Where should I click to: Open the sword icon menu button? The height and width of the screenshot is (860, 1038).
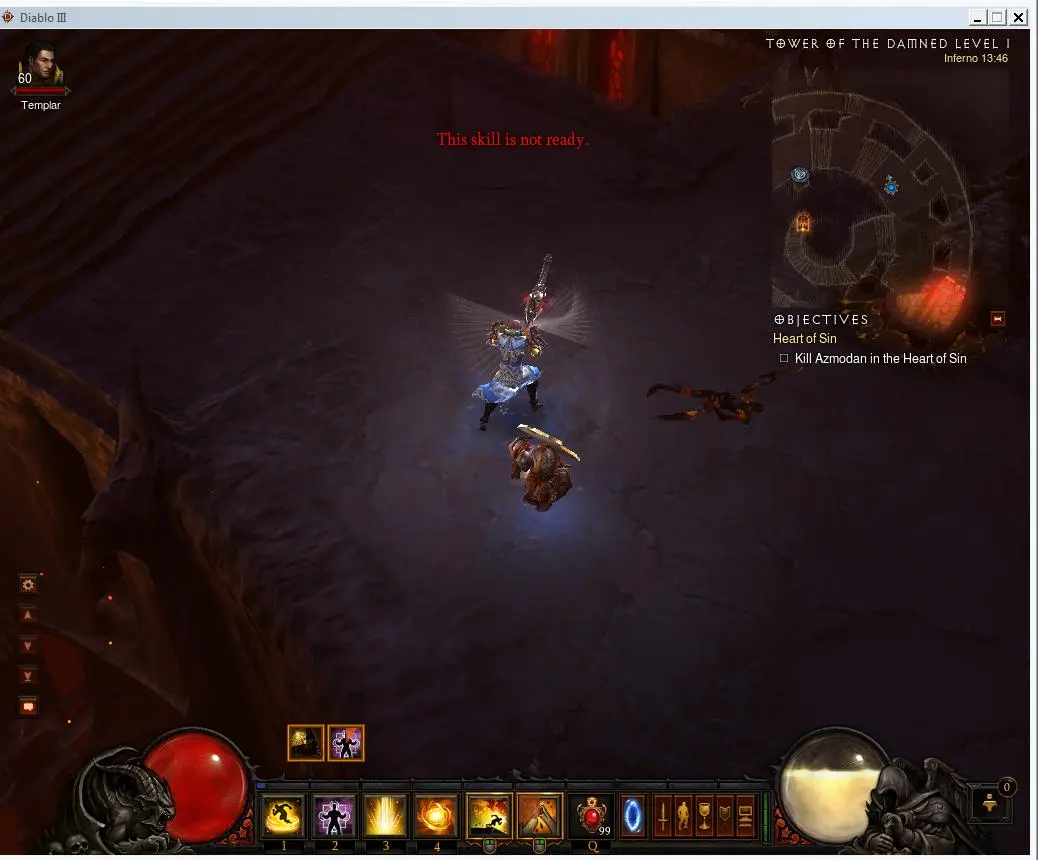coord(662,816)
